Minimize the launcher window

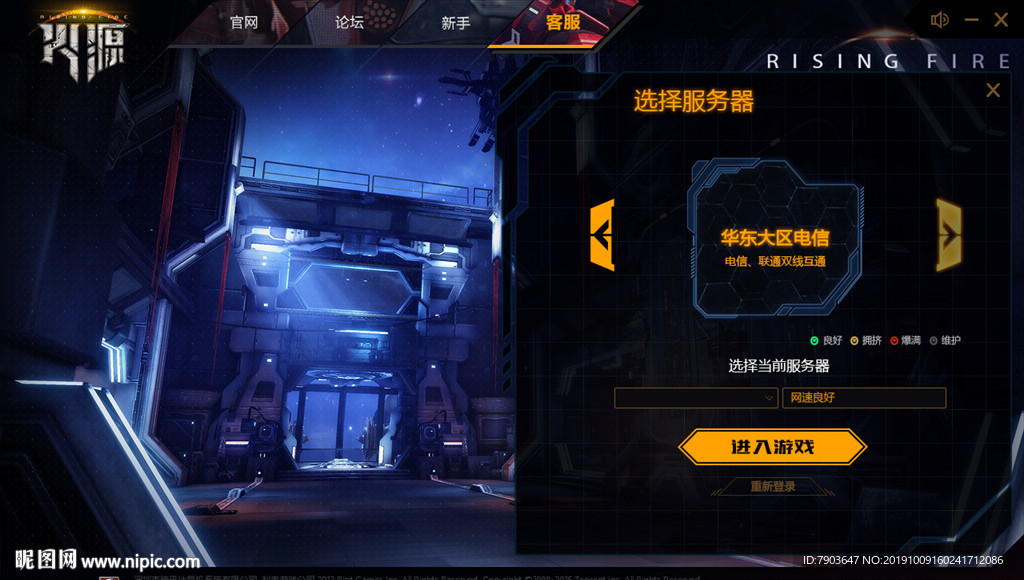pyautogui.click(x=971, y=20)
